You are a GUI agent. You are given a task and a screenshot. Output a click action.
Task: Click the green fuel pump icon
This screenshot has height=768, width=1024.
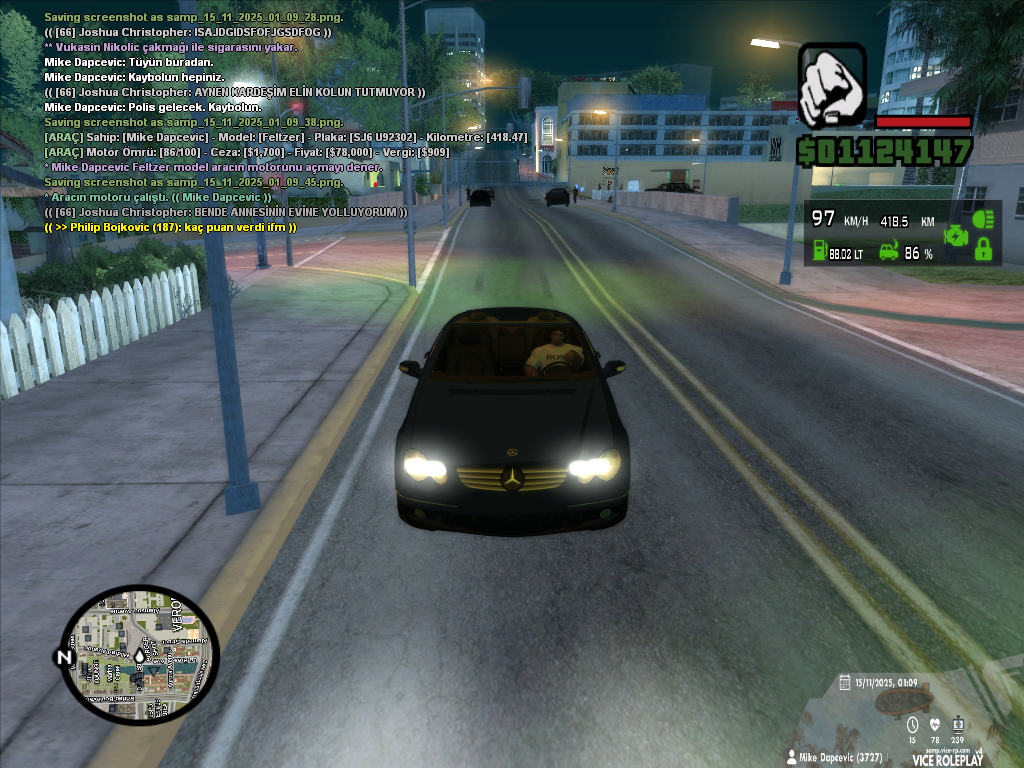click(x=817, y=251)
